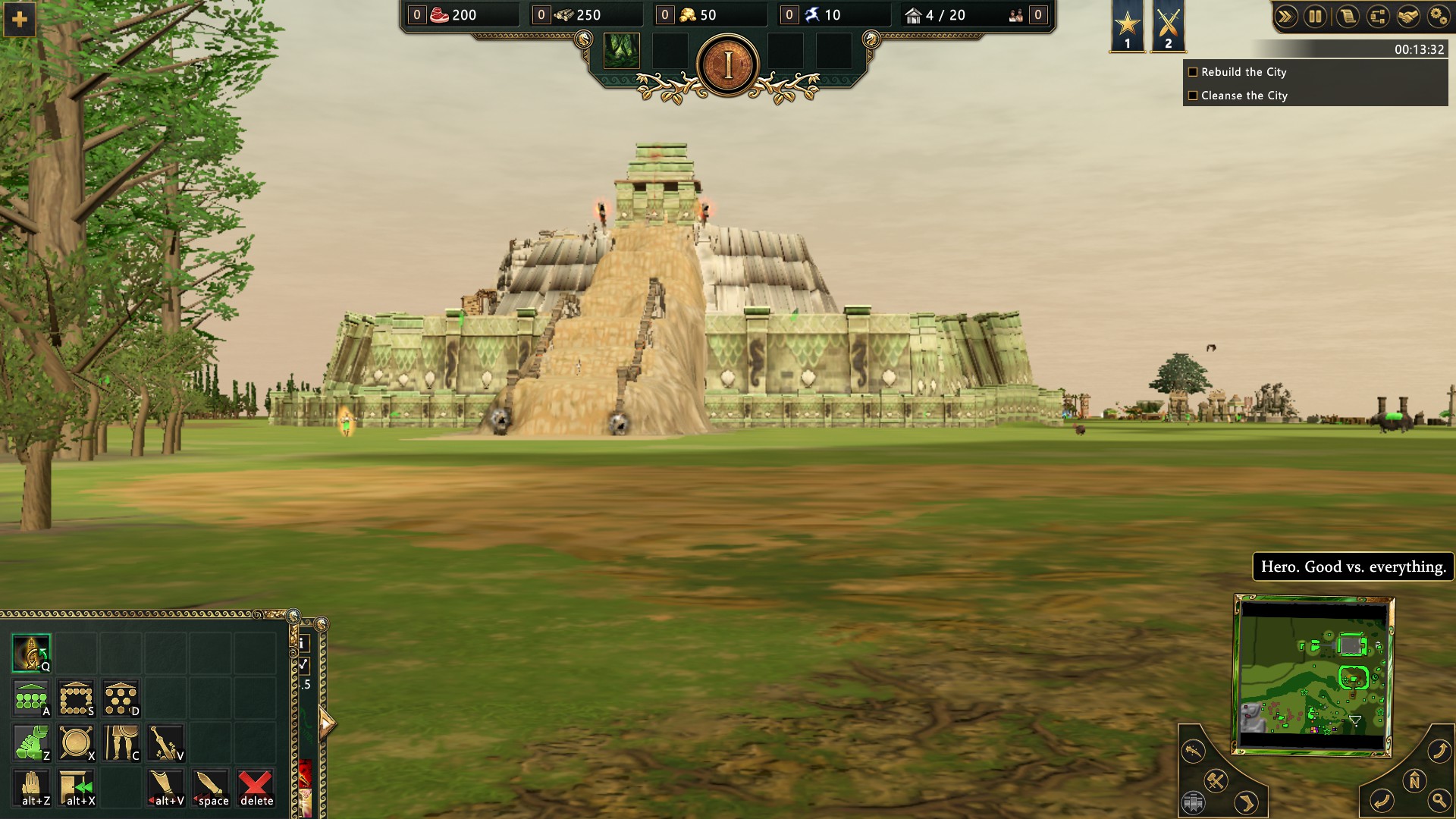Click the magnifying glass zoom button
This screenshot has height=819, width=1456.
[x=1439, y=800]
